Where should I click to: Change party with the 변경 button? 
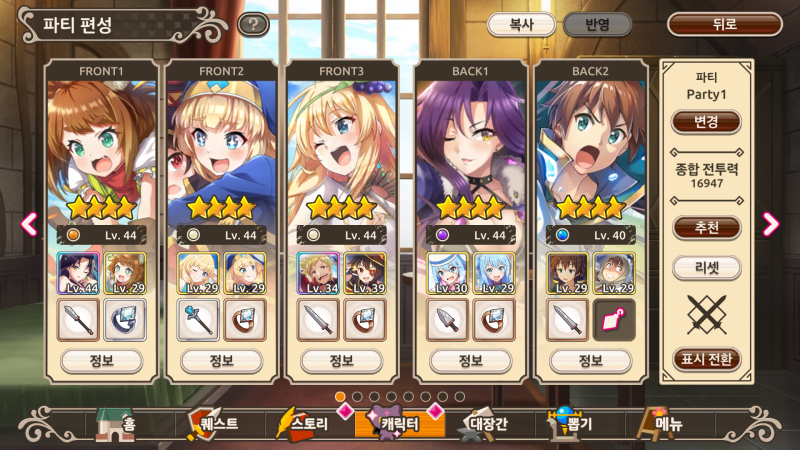click(x=706, y=122)
